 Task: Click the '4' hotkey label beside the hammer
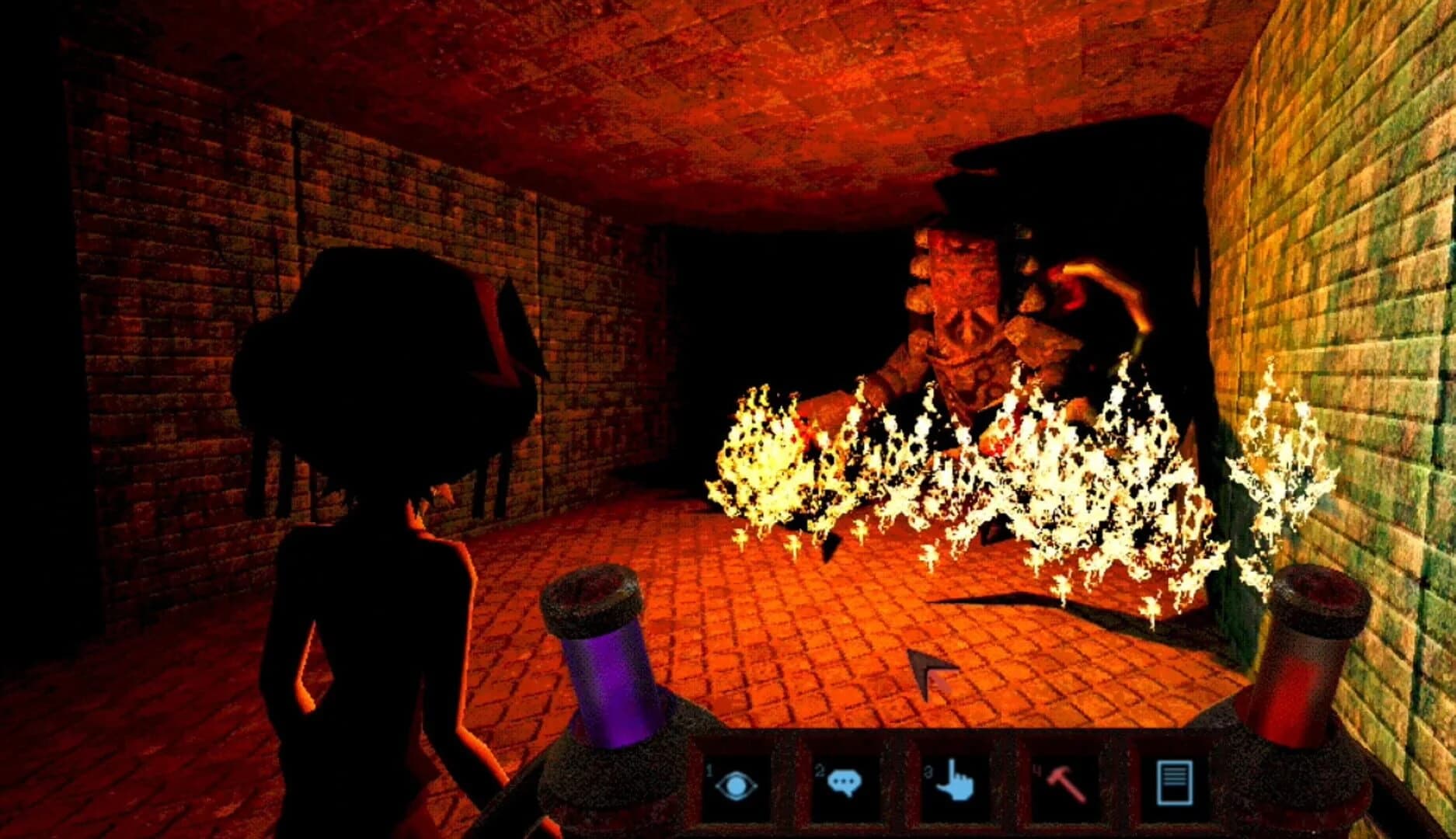pos(1035,769)
